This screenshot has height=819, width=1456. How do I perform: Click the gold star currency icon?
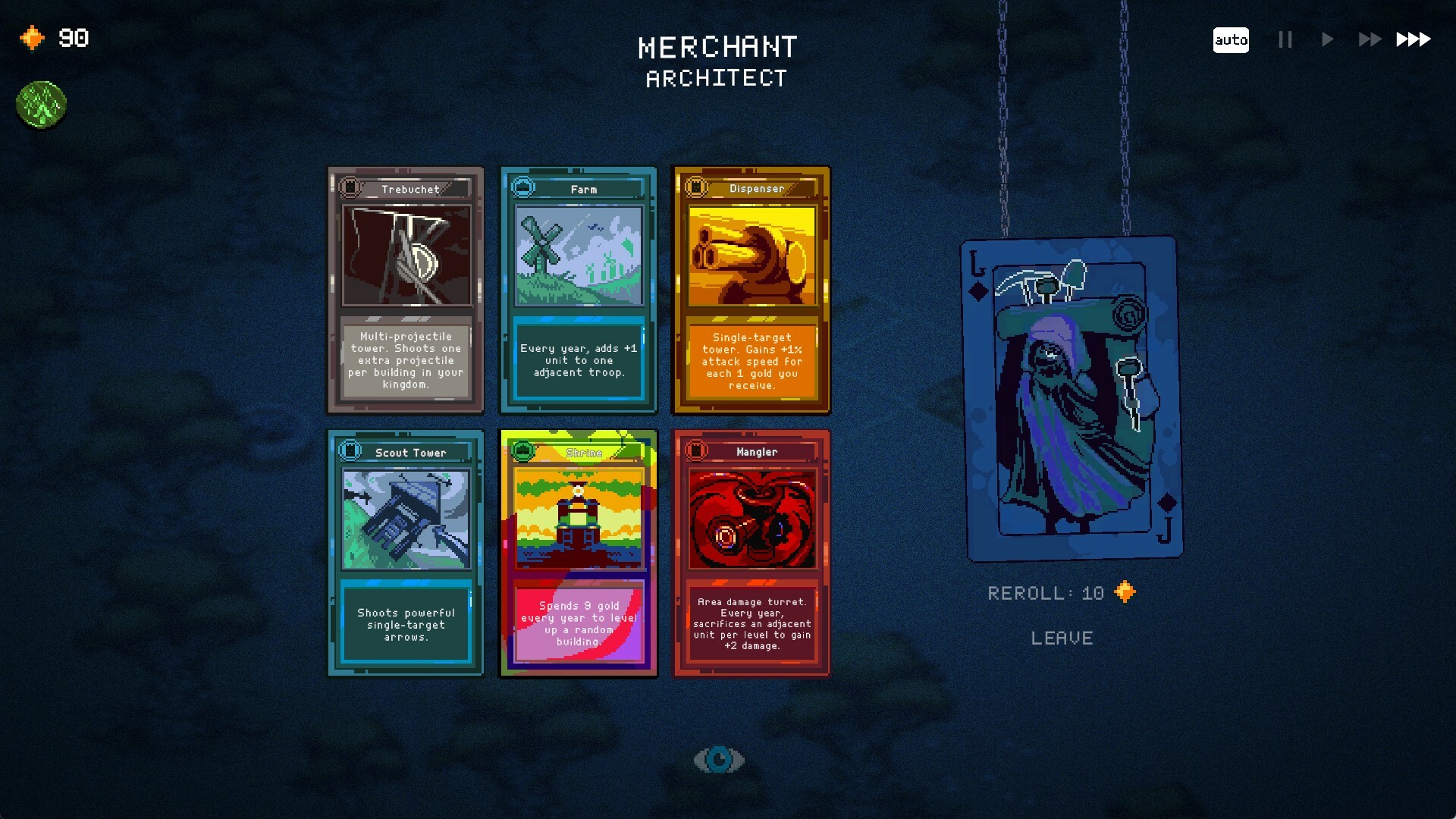(32, 38)
